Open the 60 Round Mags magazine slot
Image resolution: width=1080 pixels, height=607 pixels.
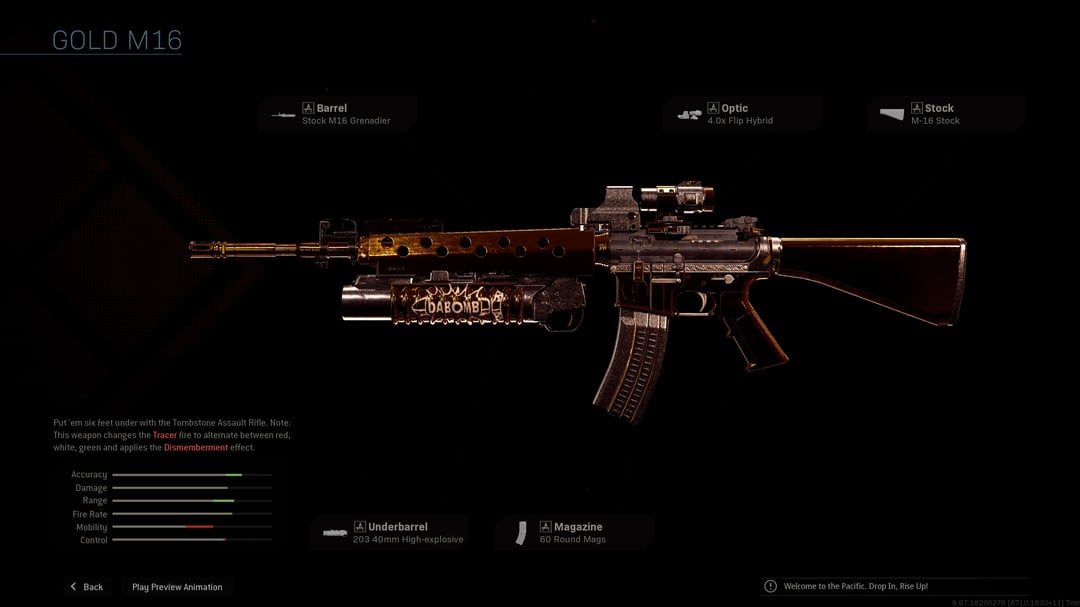(x=575, y=533)
